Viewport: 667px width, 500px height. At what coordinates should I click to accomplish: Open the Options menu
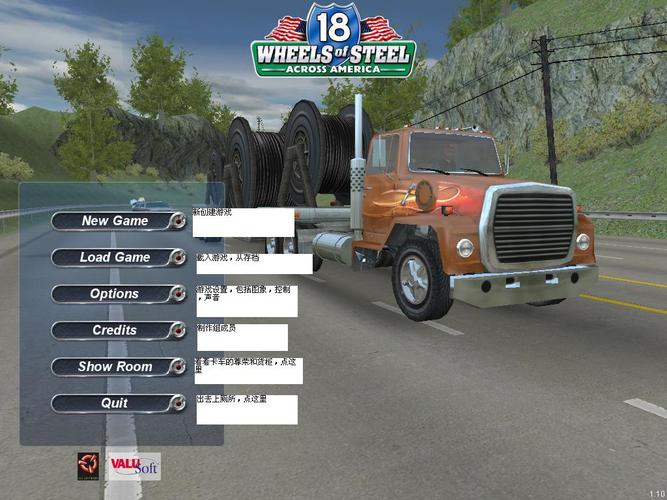coord(115,294)
